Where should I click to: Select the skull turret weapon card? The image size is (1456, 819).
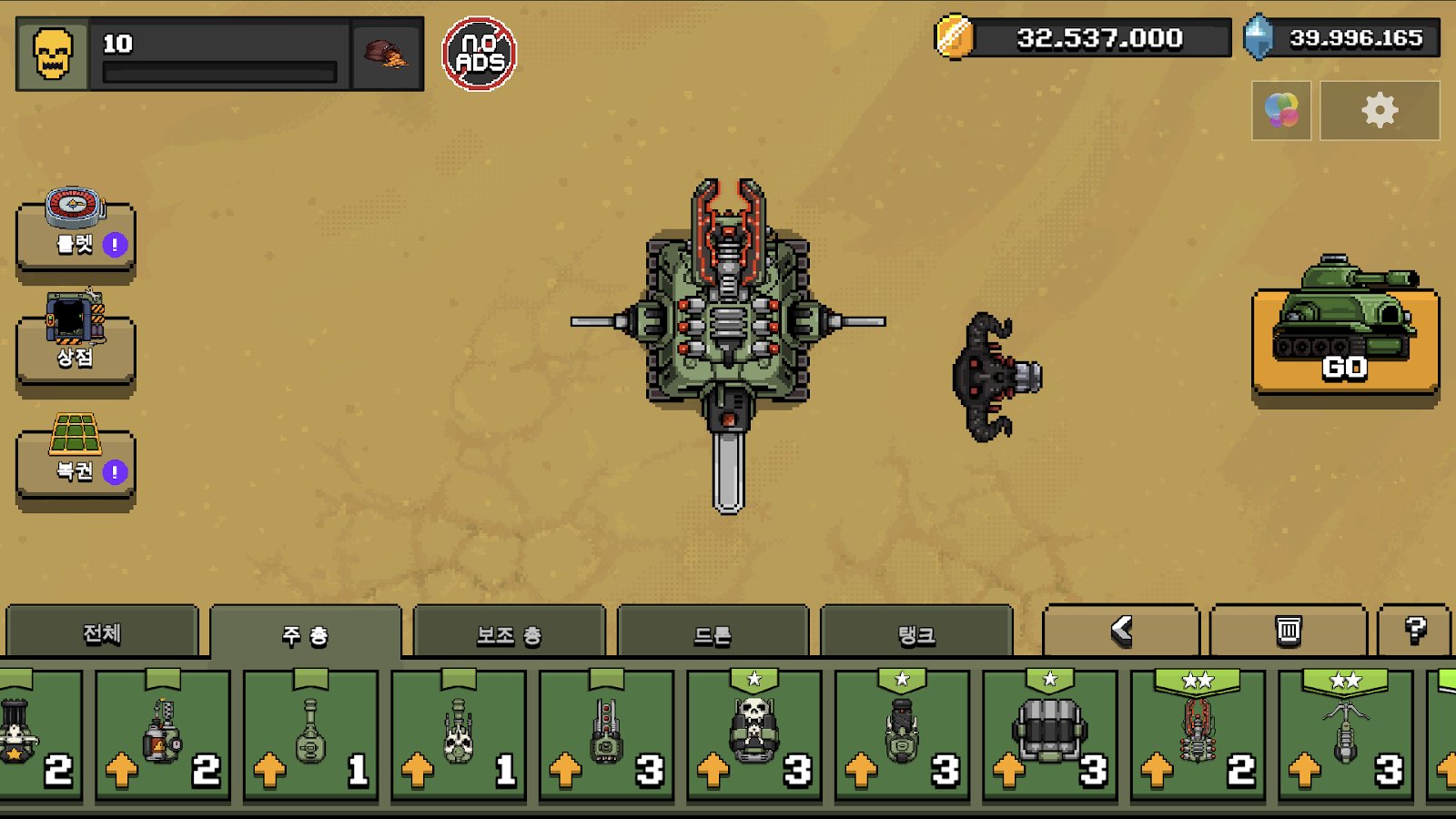753,735
